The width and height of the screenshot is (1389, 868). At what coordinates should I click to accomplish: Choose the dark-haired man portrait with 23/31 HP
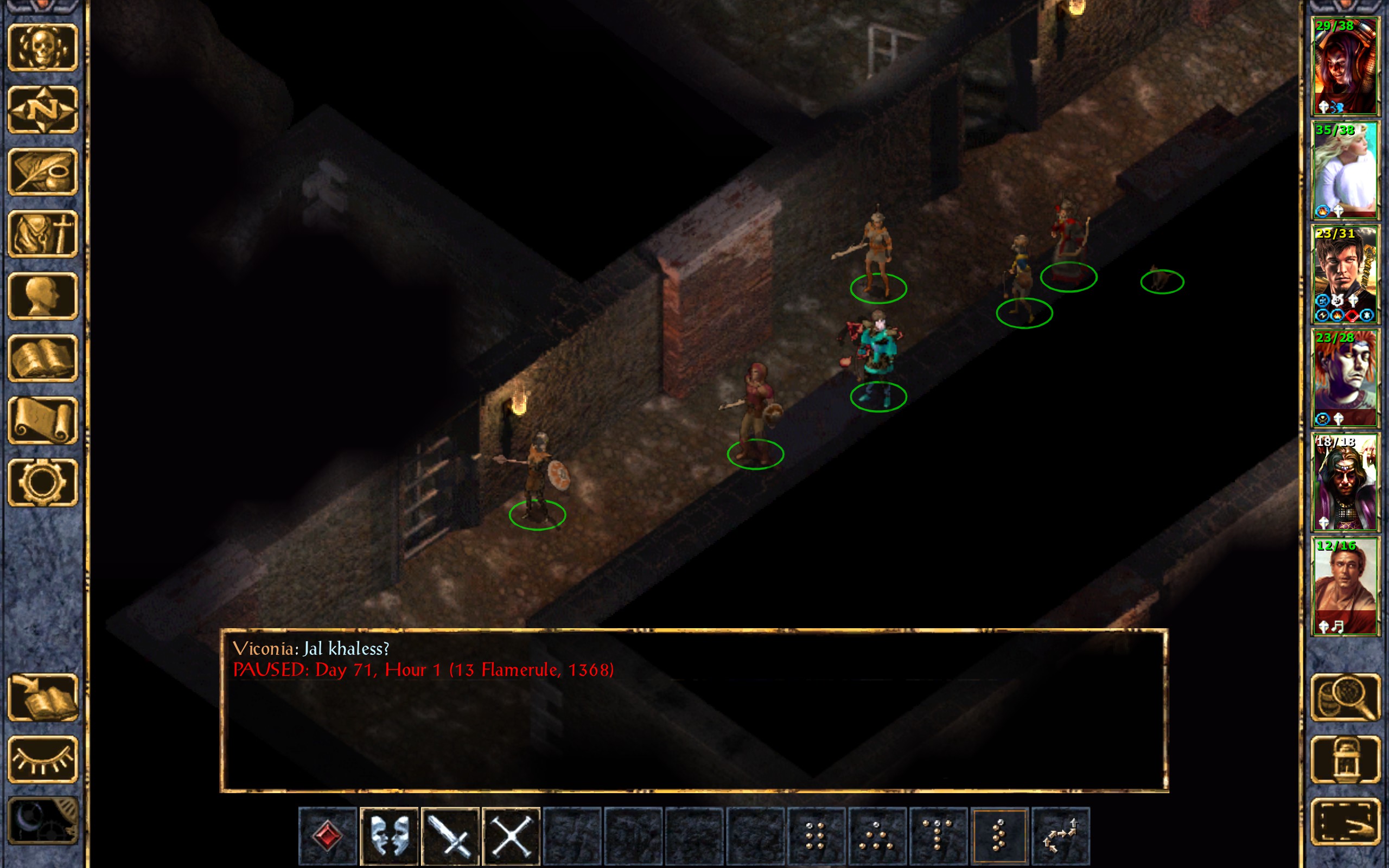pos(1345,274)
